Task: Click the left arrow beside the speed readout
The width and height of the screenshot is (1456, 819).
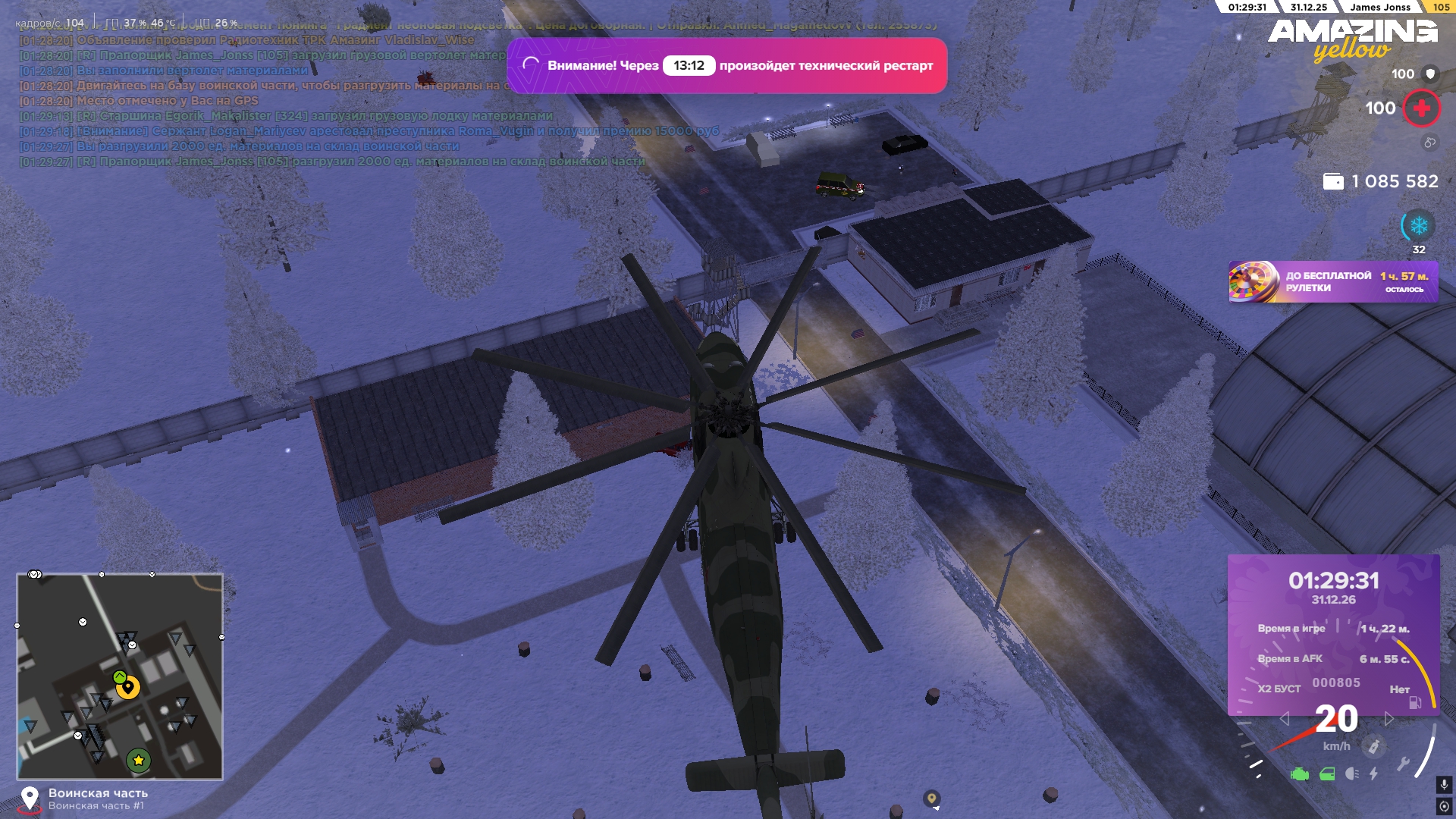Action: pyautogui.click(x=1284, y=719)
